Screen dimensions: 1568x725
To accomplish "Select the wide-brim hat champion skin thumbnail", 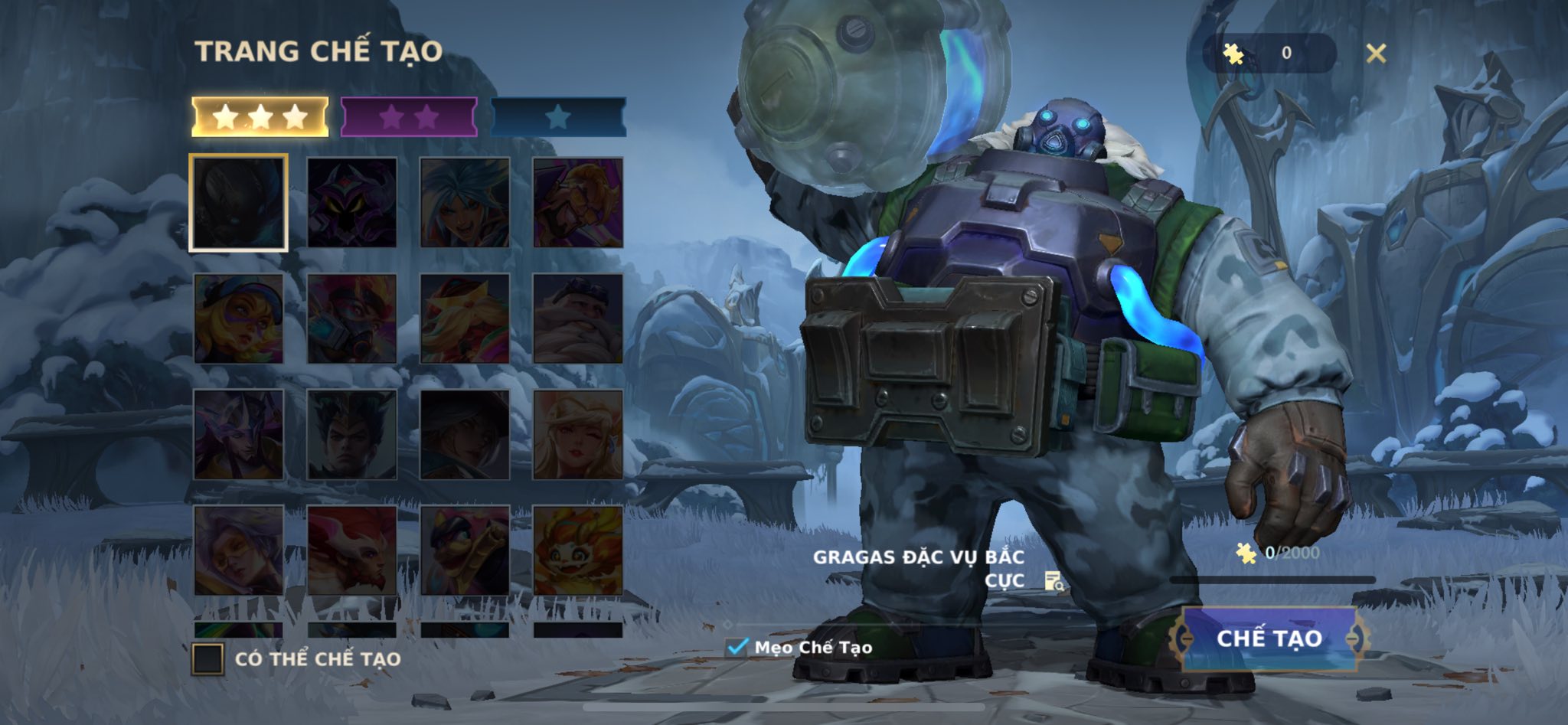I will (x=465, y=435).
